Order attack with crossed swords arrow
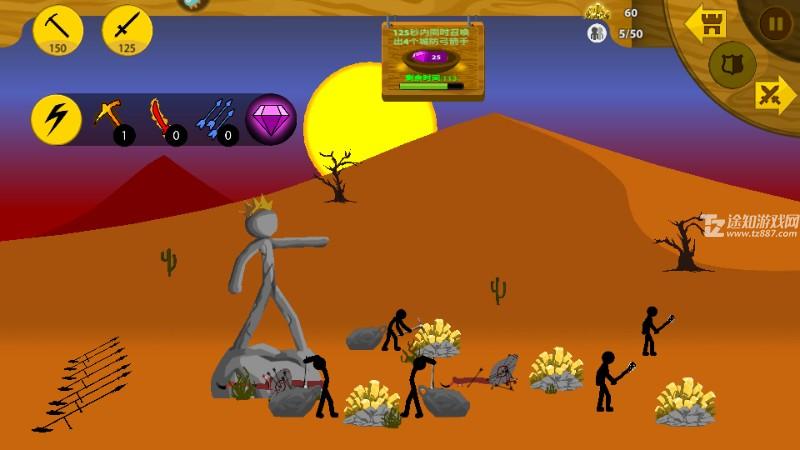Screen dimensions: 800x450 [773, 96]
